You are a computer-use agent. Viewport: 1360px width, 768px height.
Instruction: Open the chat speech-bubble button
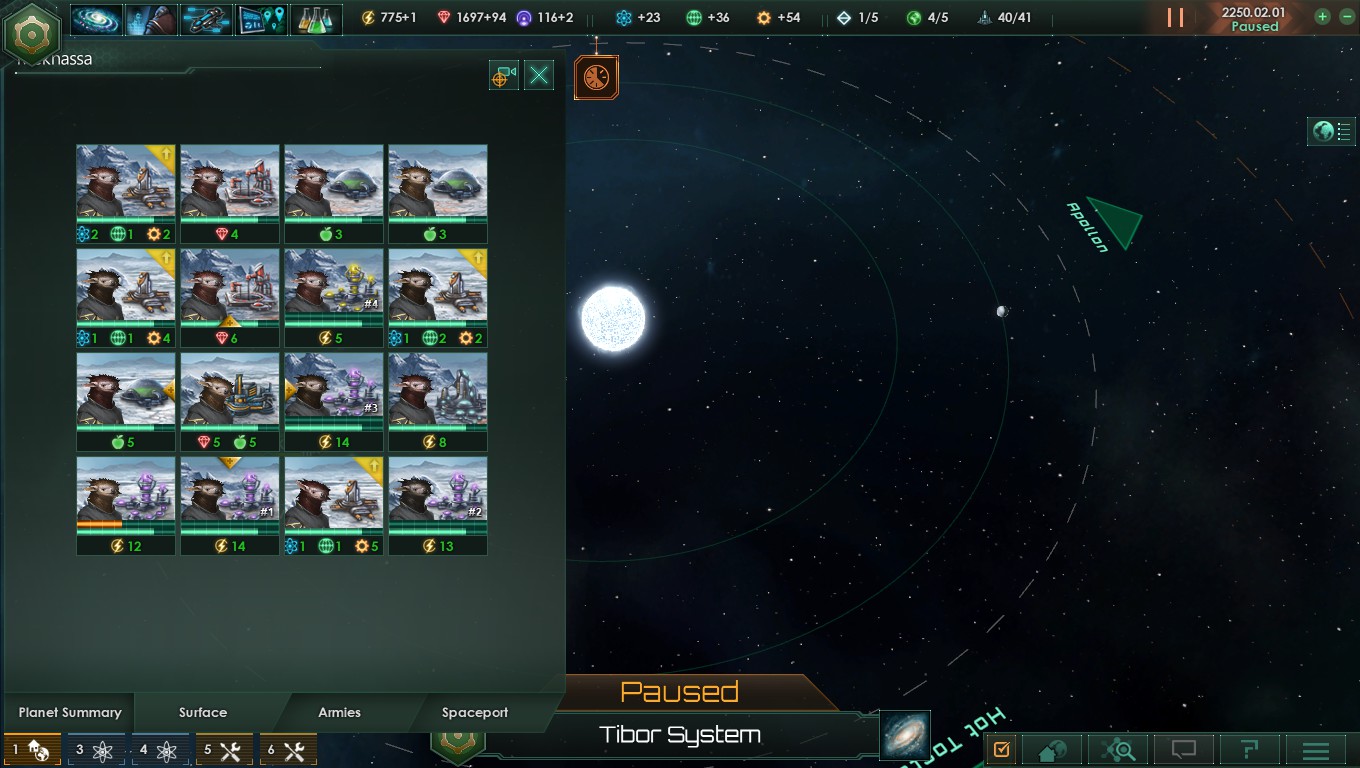point(1184,750)
